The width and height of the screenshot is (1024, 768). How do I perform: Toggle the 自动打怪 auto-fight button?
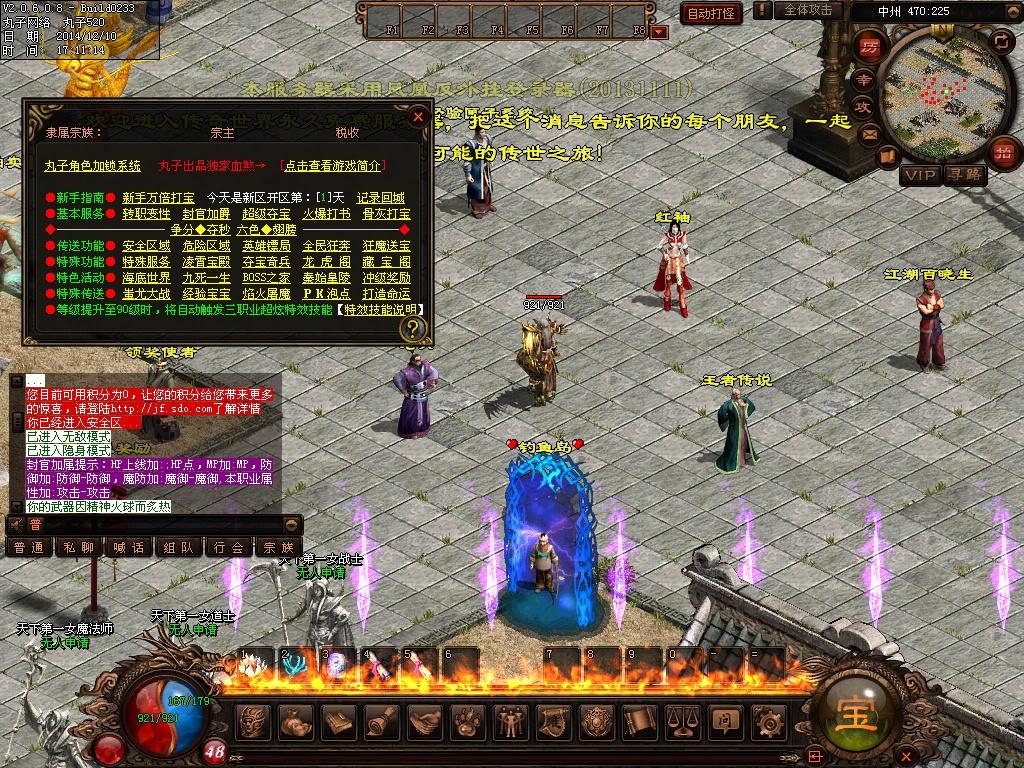[x=711, y=13]
